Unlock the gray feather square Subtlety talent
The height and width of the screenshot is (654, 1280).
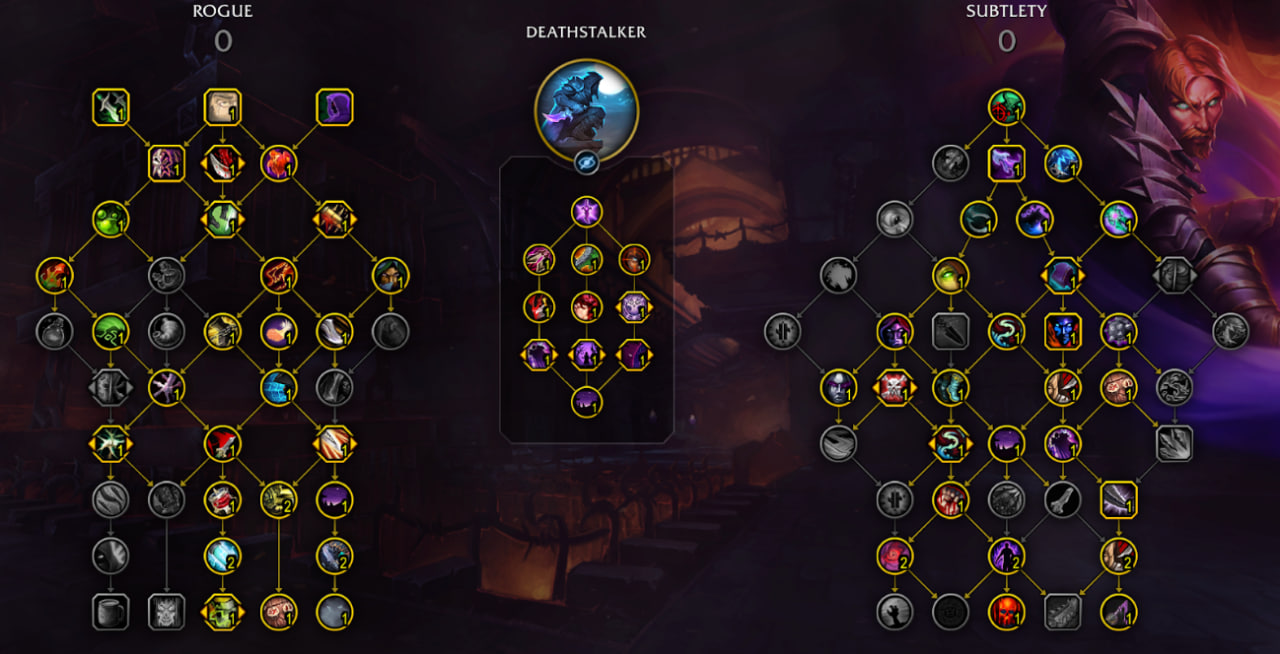point(1062,611)
